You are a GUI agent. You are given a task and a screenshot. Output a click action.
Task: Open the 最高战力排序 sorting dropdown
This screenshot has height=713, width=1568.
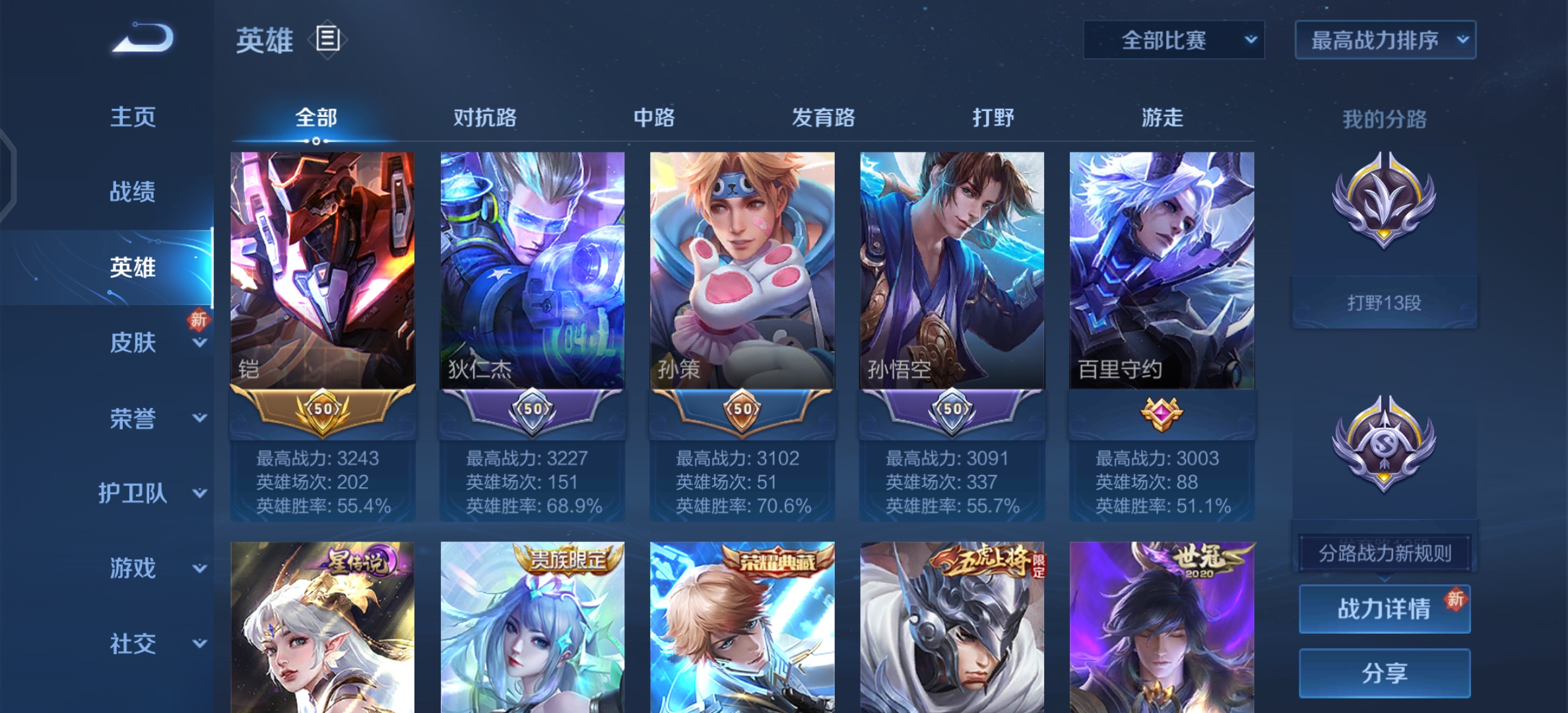click(1384, 40)
